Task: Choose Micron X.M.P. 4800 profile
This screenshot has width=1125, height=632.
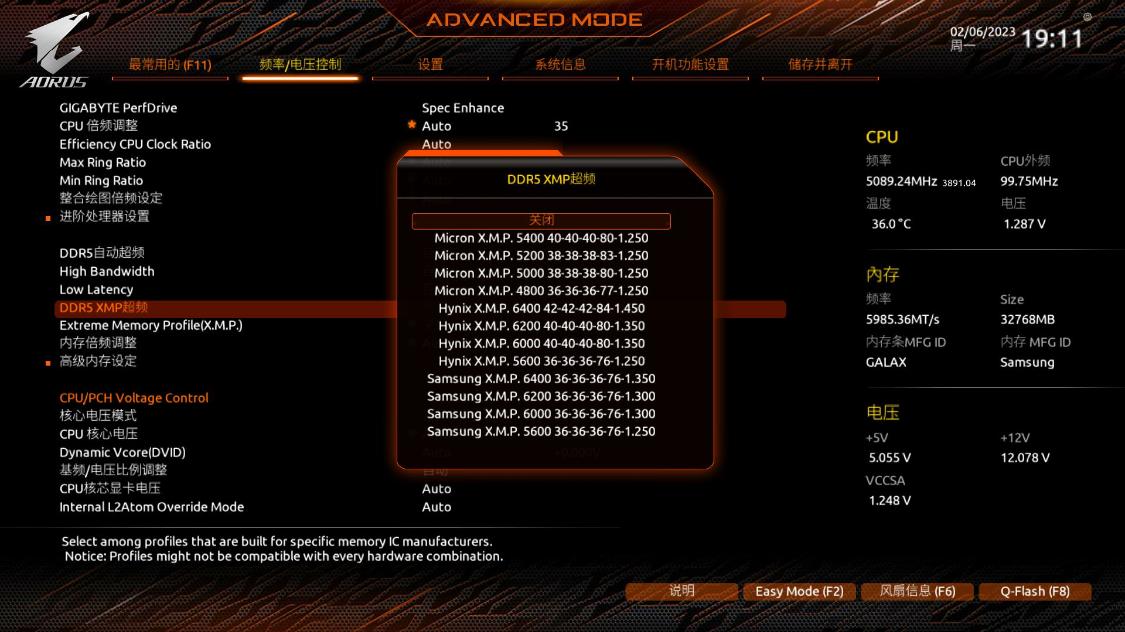Action: 541,291
